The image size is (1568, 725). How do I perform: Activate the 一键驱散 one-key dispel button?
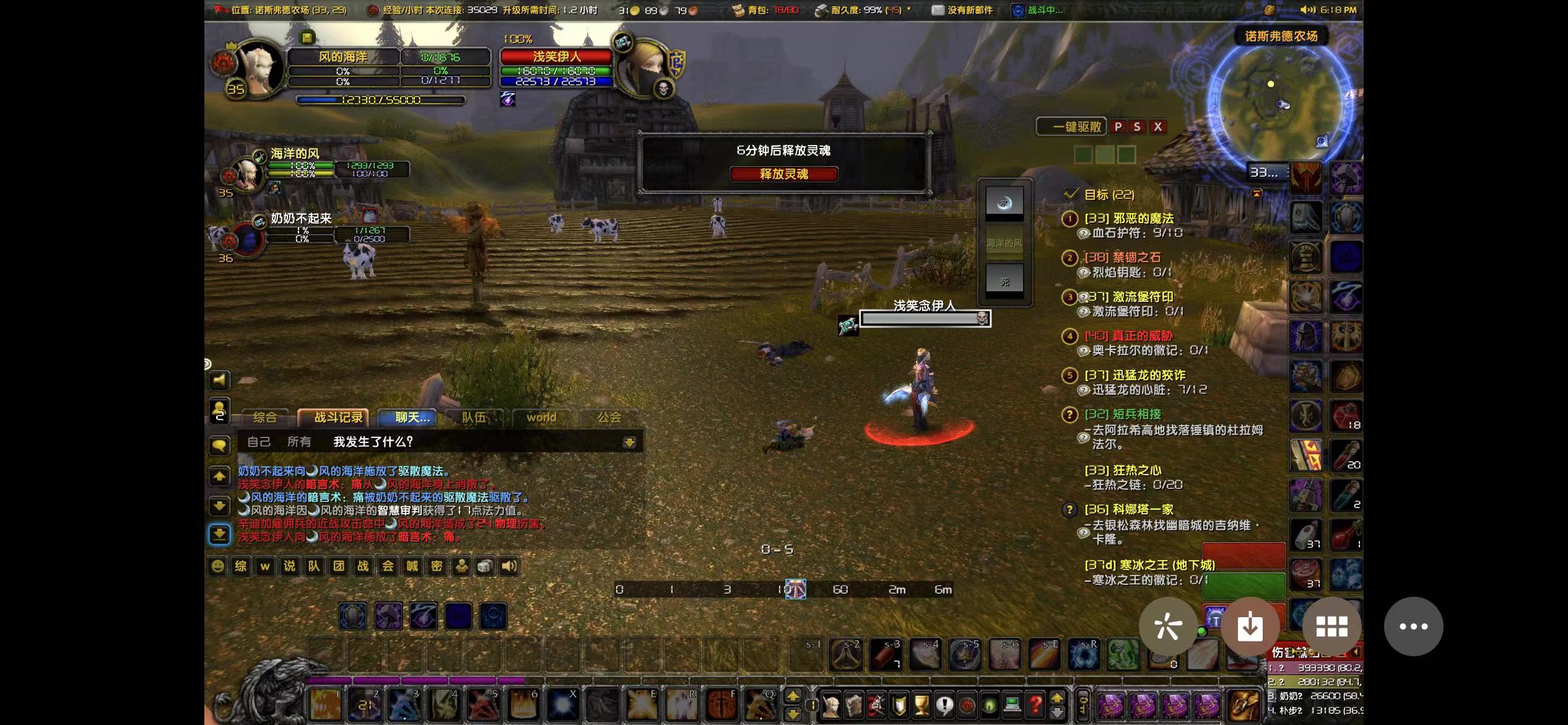pos(1072,127)
